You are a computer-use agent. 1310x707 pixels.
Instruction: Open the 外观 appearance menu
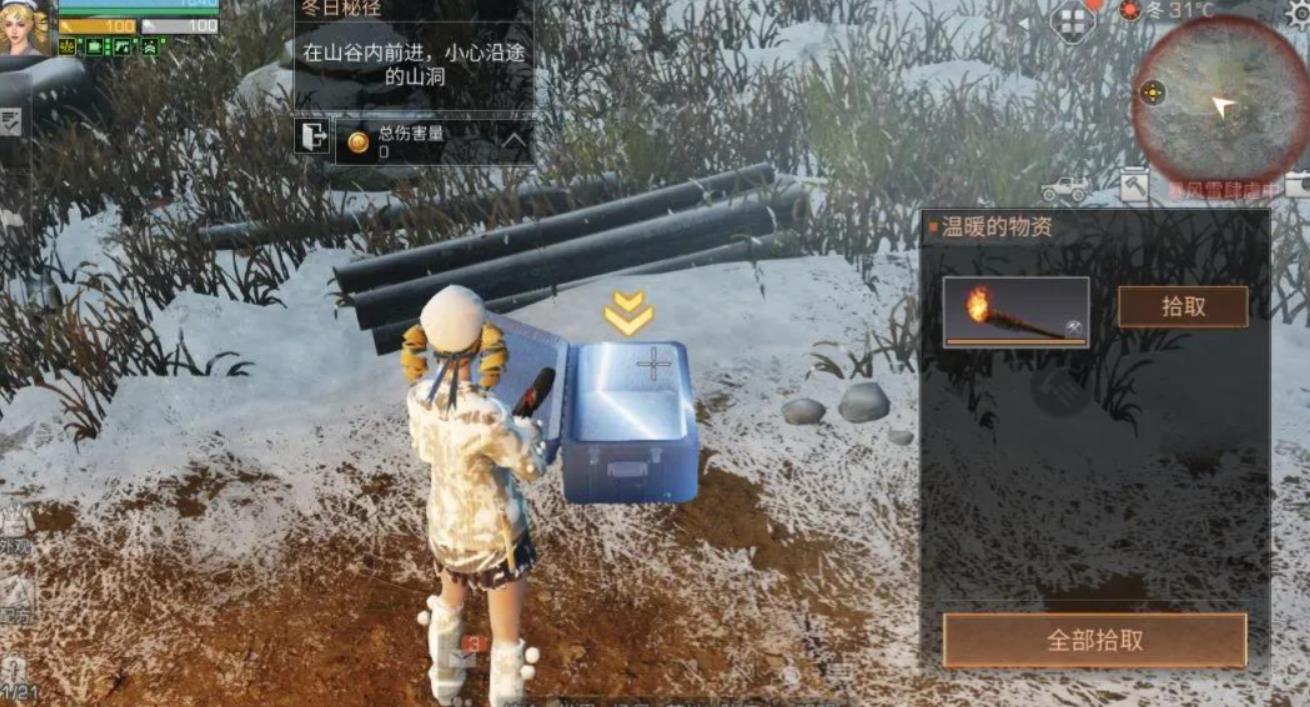point(15,530)
